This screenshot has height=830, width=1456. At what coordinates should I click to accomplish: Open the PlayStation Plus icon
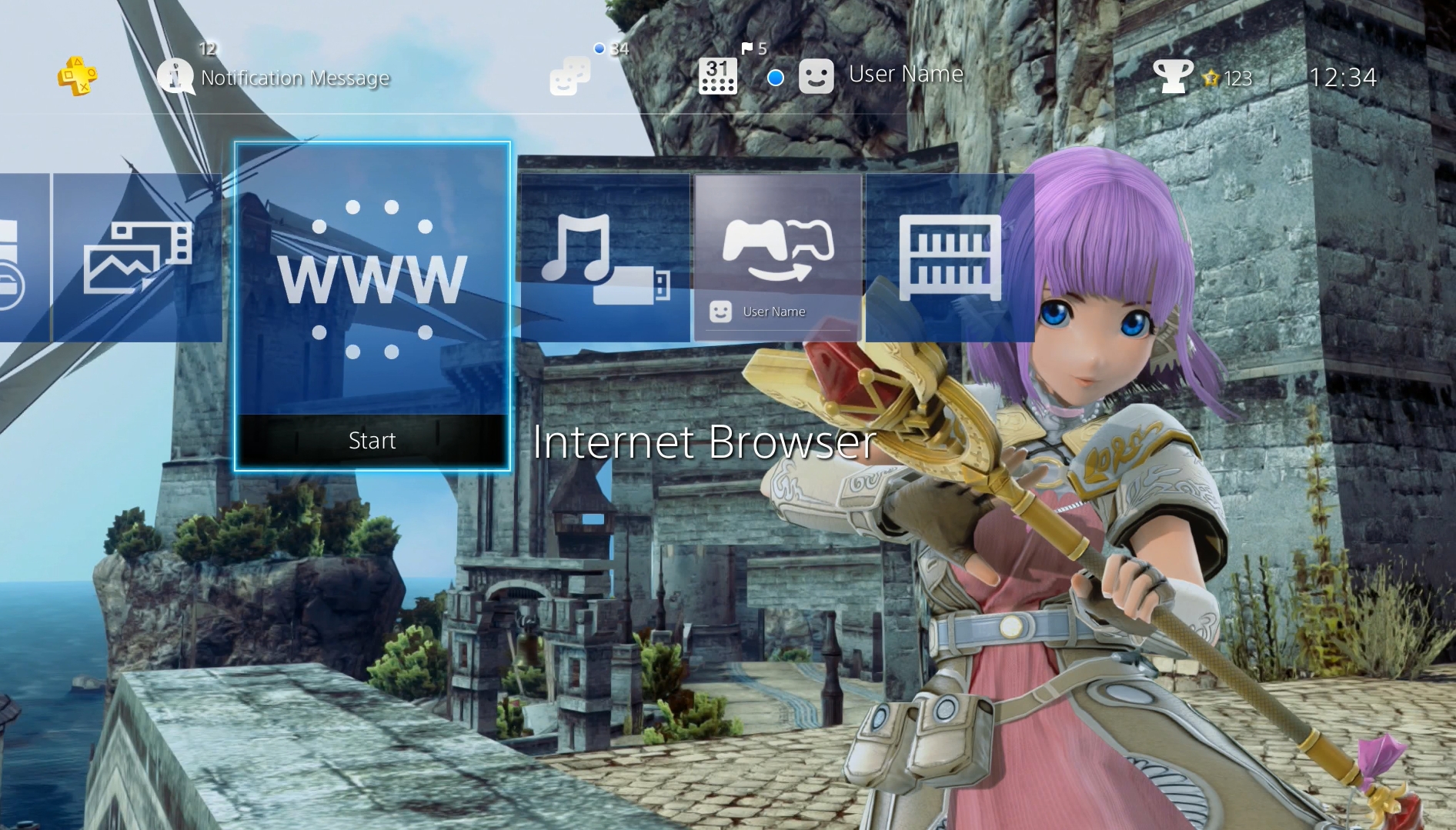pos(77,76)
